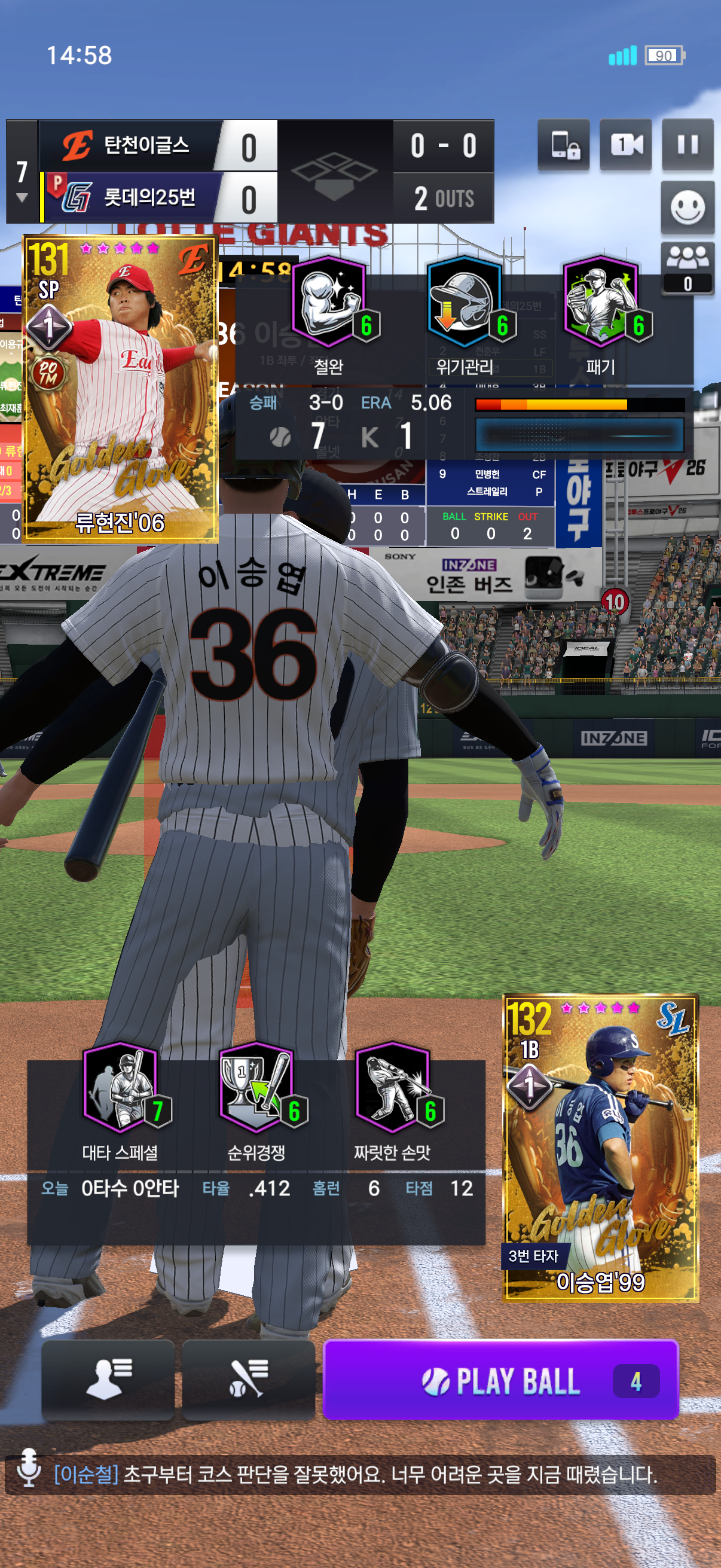This screenshot has width=721, height=1568.
Task: Select the 이승엽'99 batter card
Action: (600, 1147)
